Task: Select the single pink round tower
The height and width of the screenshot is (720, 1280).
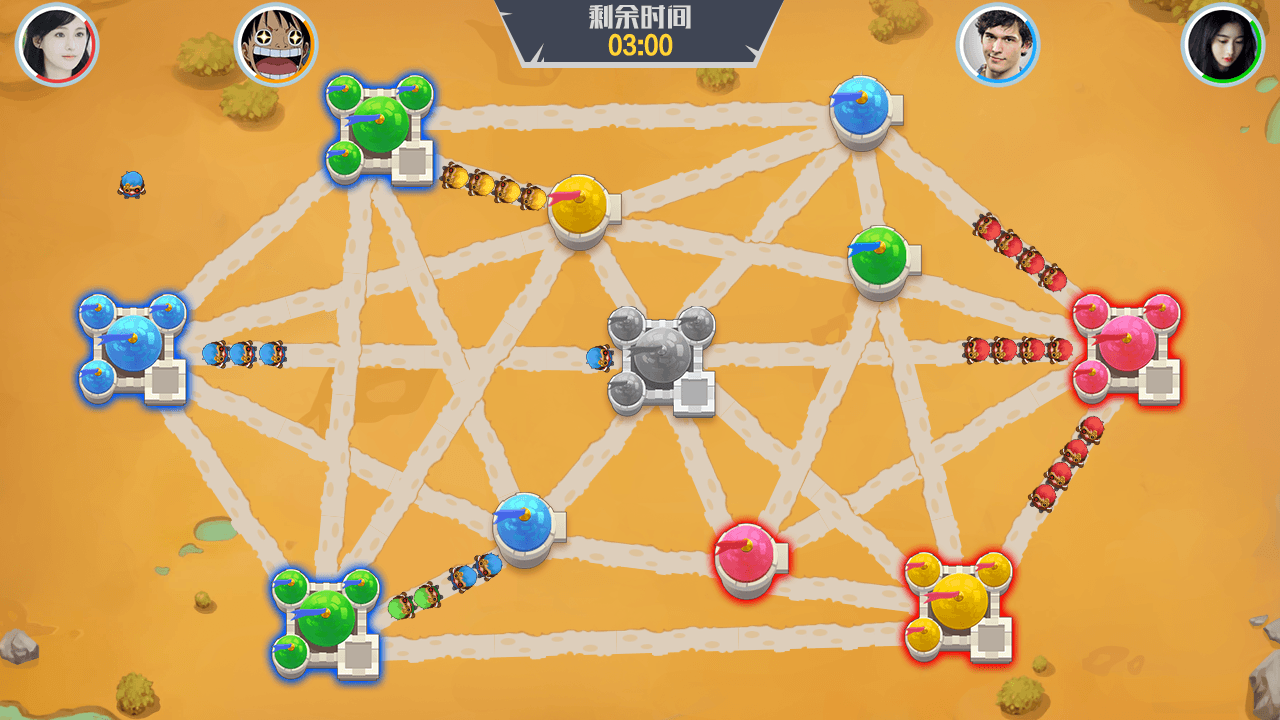Action: point(746,558)
